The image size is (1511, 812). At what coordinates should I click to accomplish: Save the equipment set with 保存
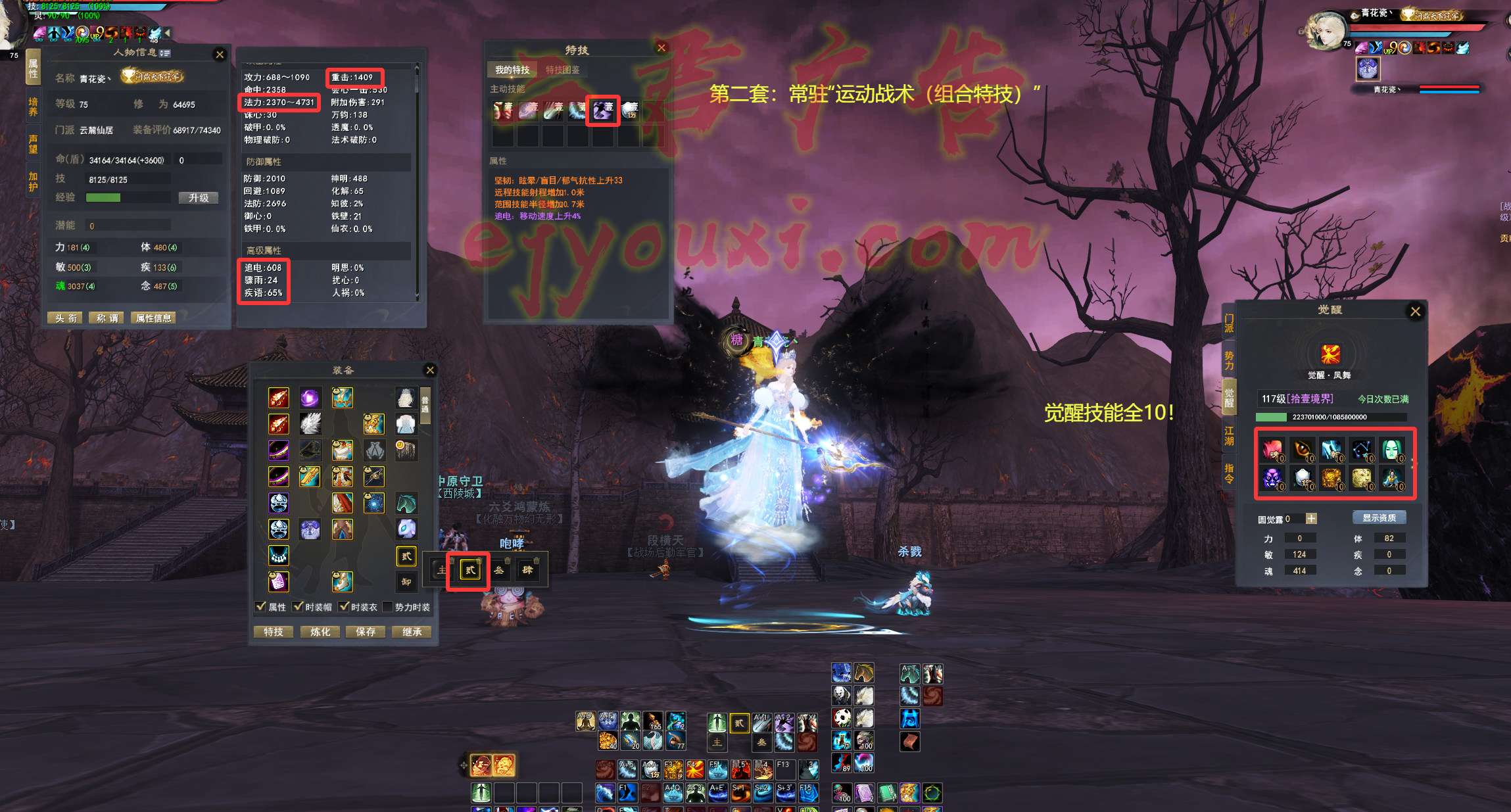pyautogui.click(x=366, y=632)
